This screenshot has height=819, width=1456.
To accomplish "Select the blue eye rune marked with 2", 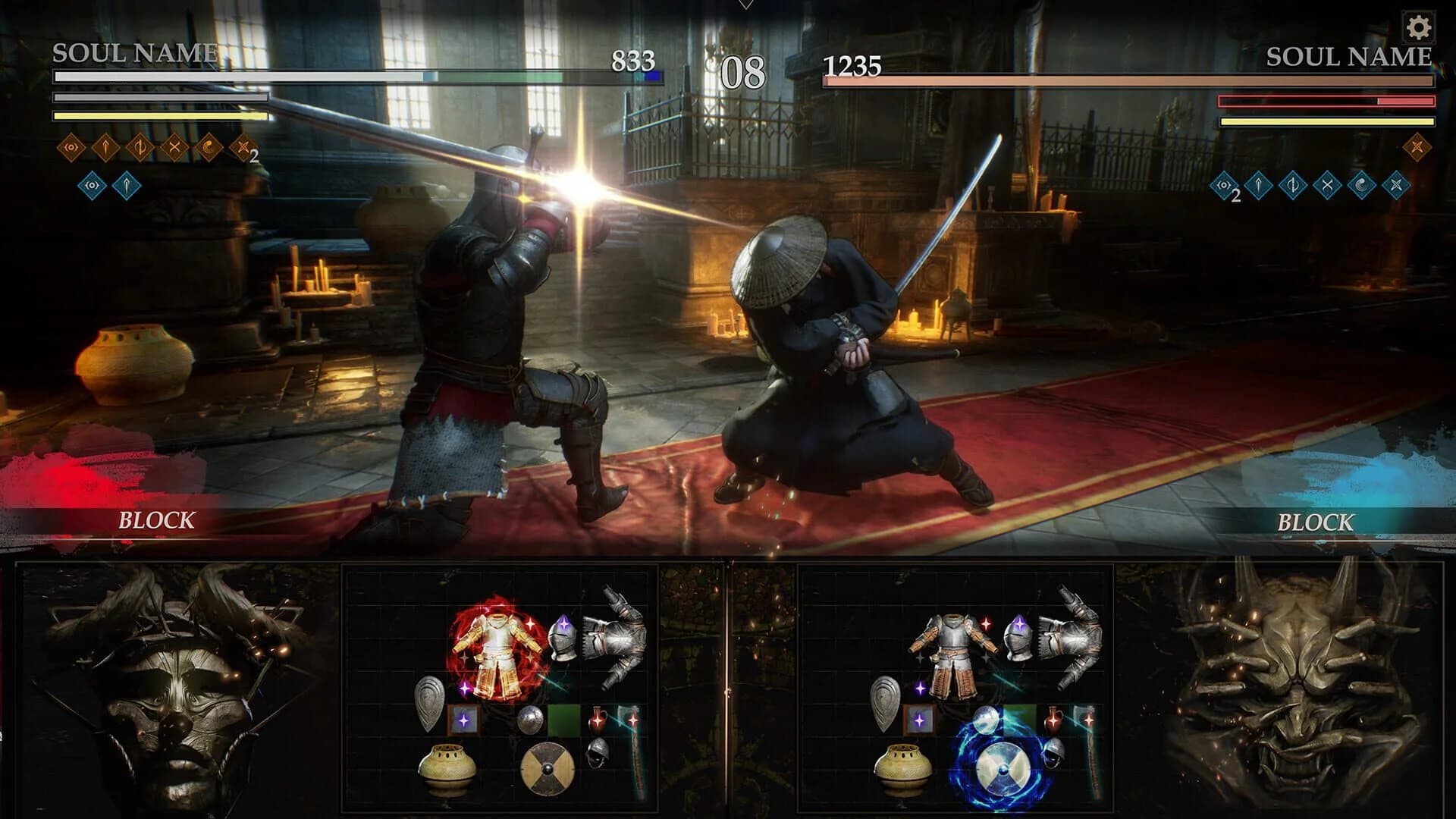I will click(x=1224, y=186).
